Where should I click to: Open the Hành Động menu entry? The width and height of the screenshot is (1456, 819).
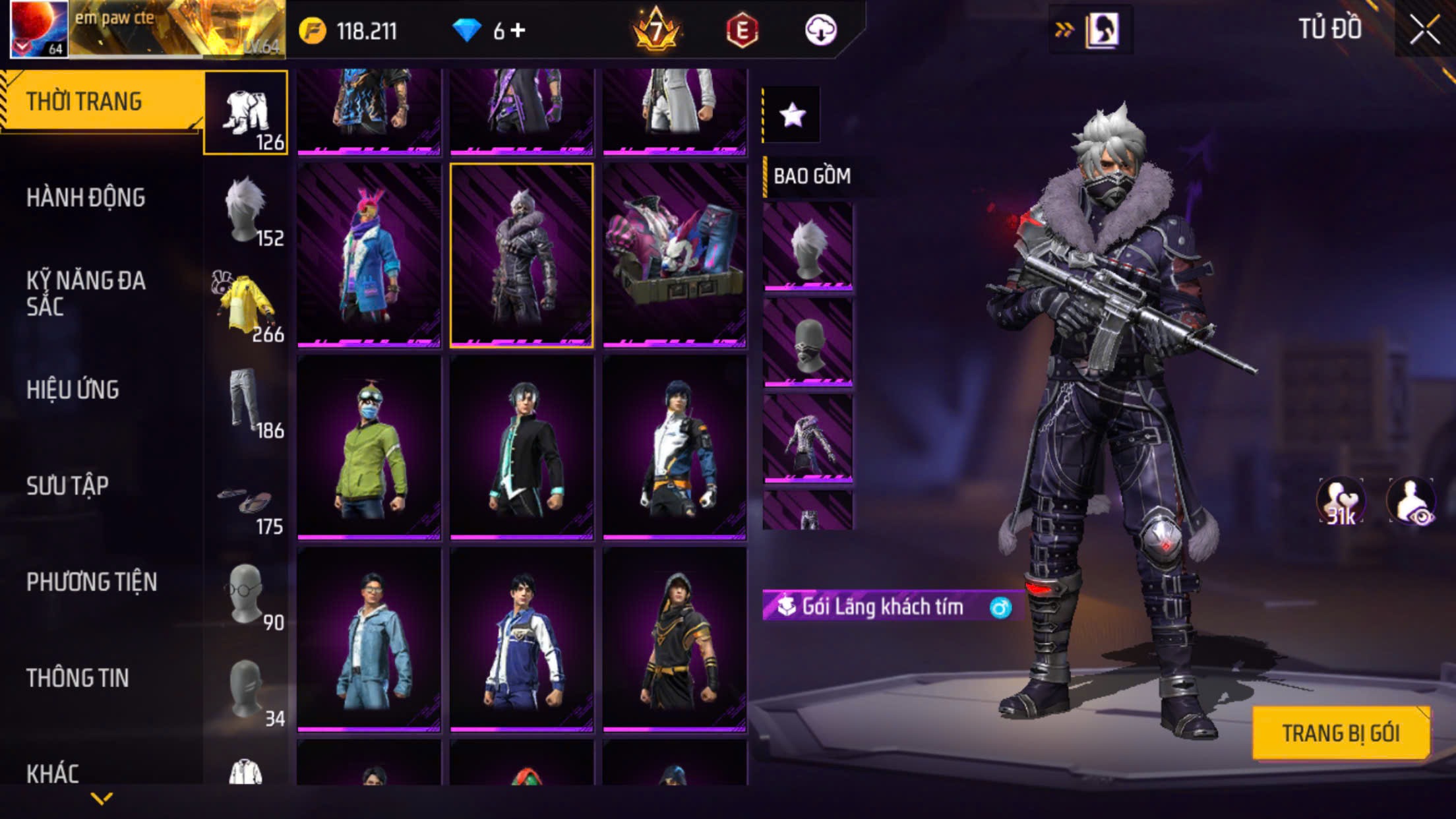86,198
